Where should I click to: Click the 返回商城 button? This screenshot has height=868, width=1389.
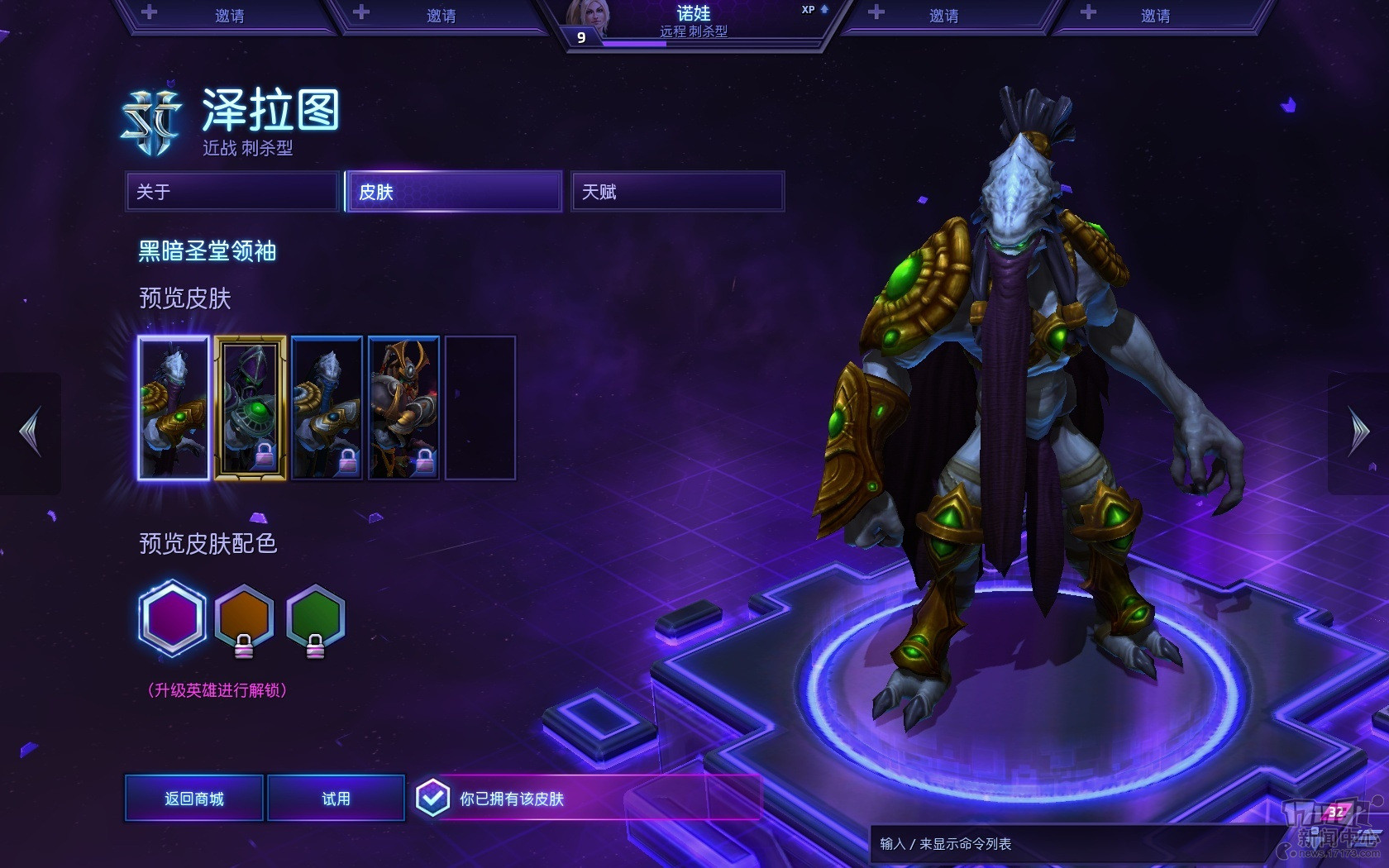point(194,799)
